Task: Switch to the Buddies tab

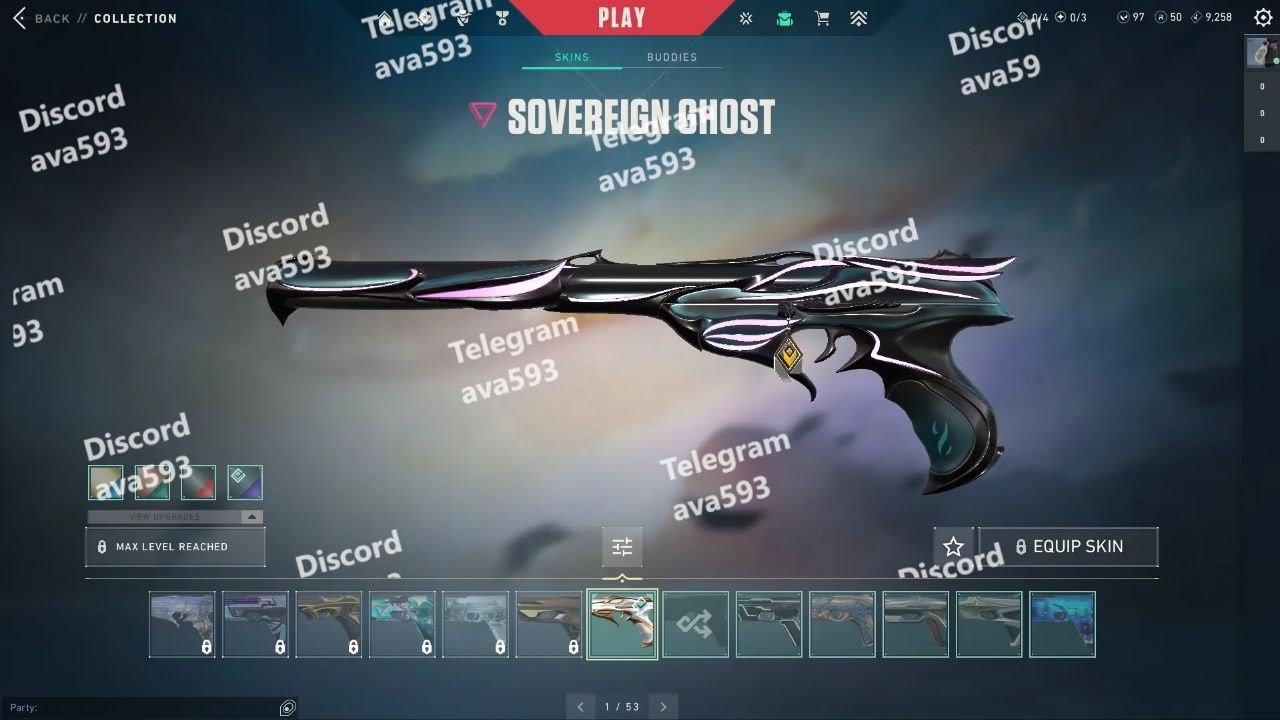Action: tap(671, 57)
